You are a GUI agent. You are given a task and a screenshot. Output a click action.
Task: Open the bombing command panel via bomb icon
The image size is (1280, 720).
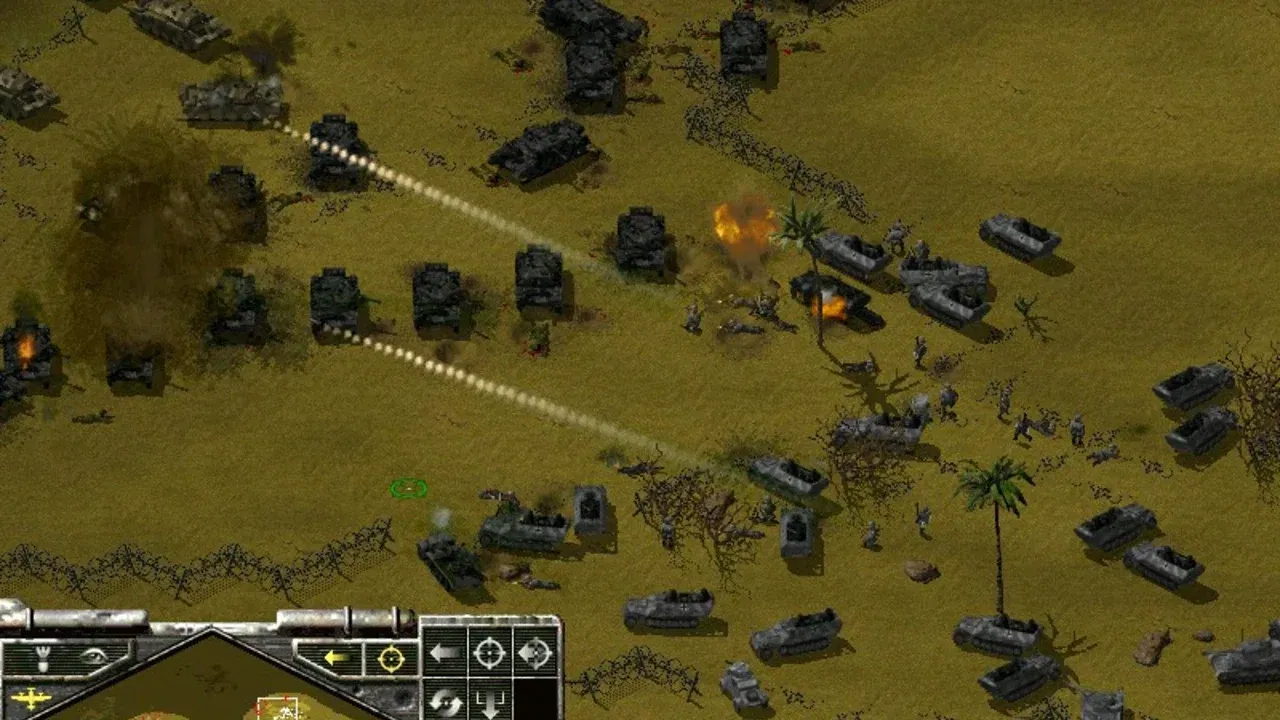click(x=42, y=656)
